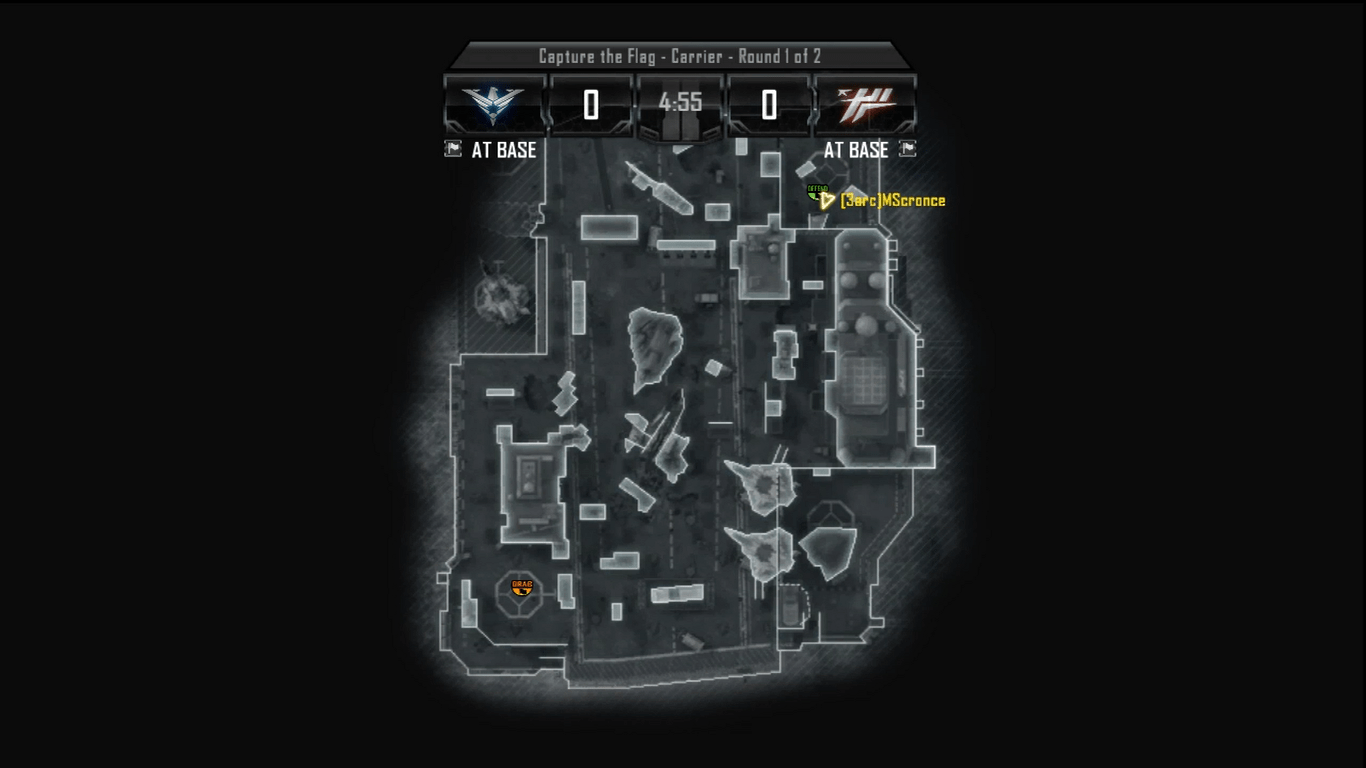The image size is (1366, 768).
Task: Select the right team score of 0
Action: click(769, 103)
